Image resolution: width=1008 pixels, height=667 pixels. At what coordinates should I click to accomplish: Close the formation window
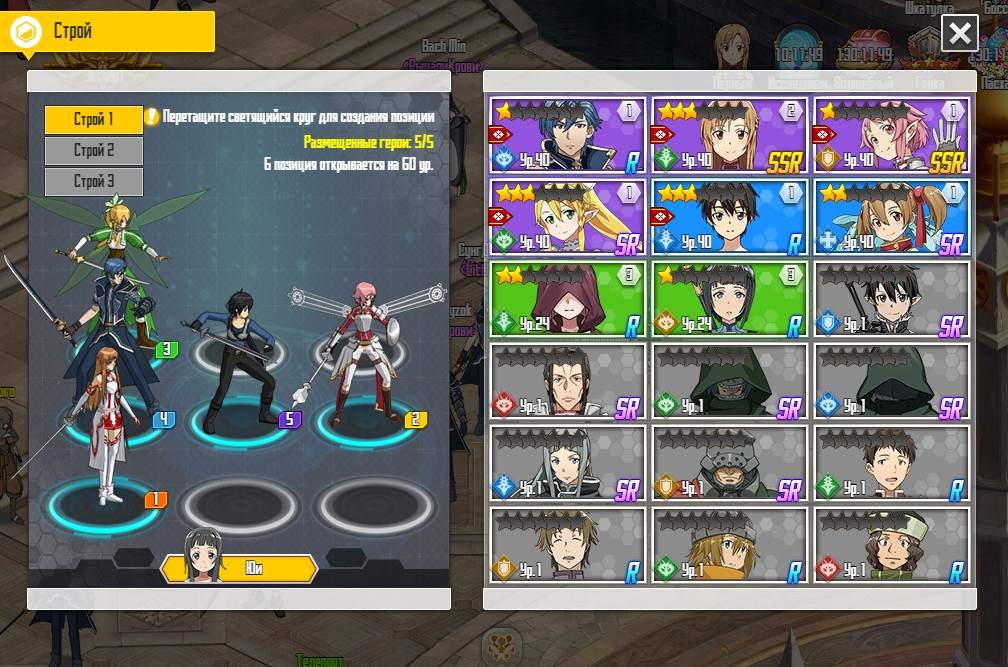point(959,34)
